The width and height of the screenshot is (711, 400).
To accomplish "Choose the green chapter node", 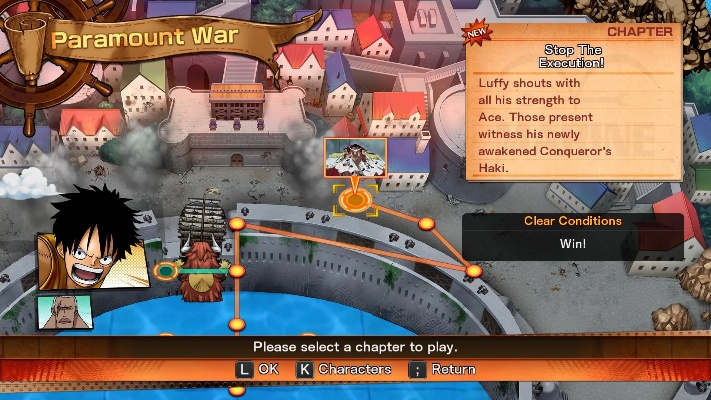I will 166,270.
